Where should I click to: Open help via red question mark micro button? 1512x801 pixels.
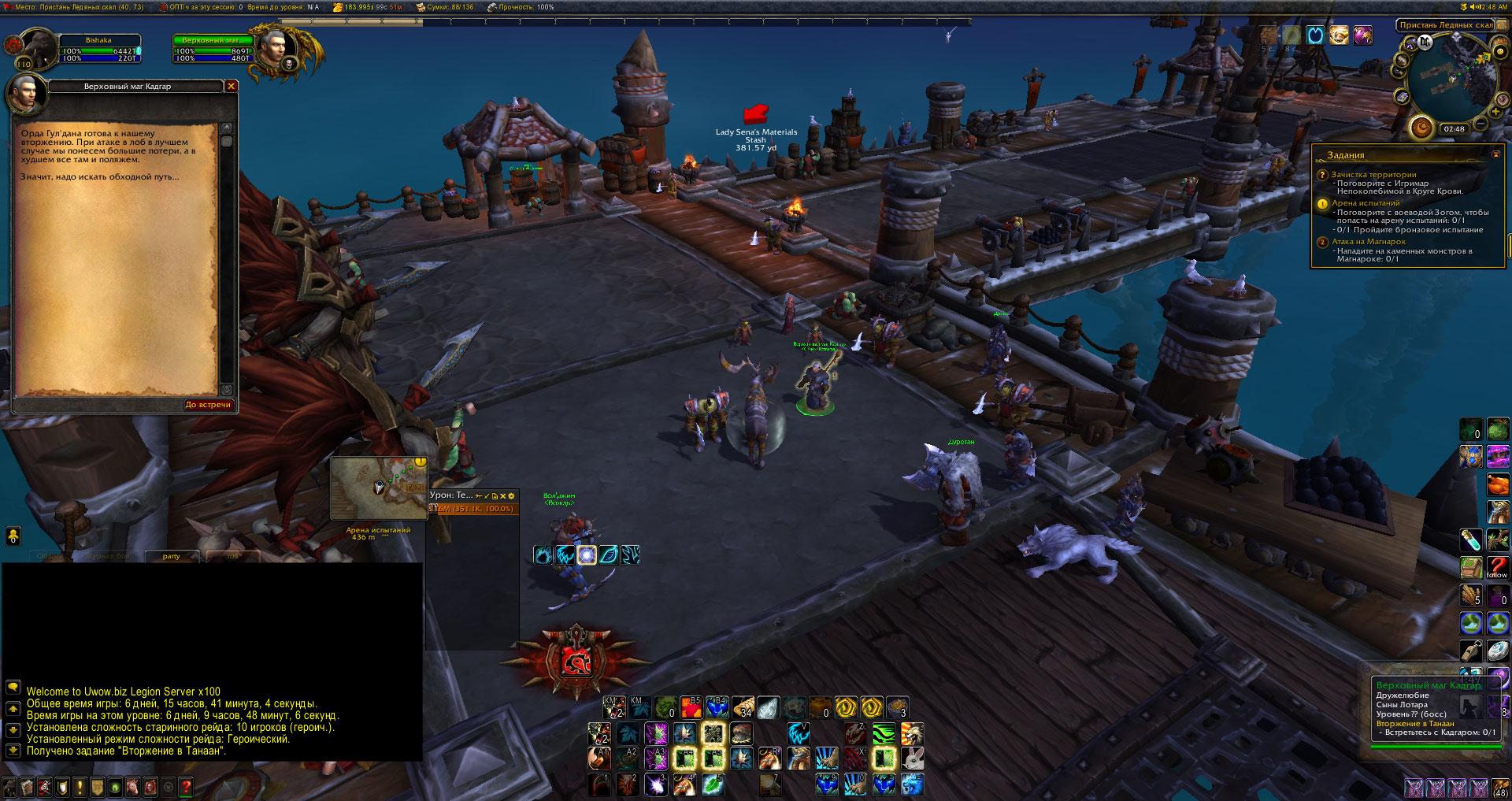pyautogui.click(x=186, y=787)
